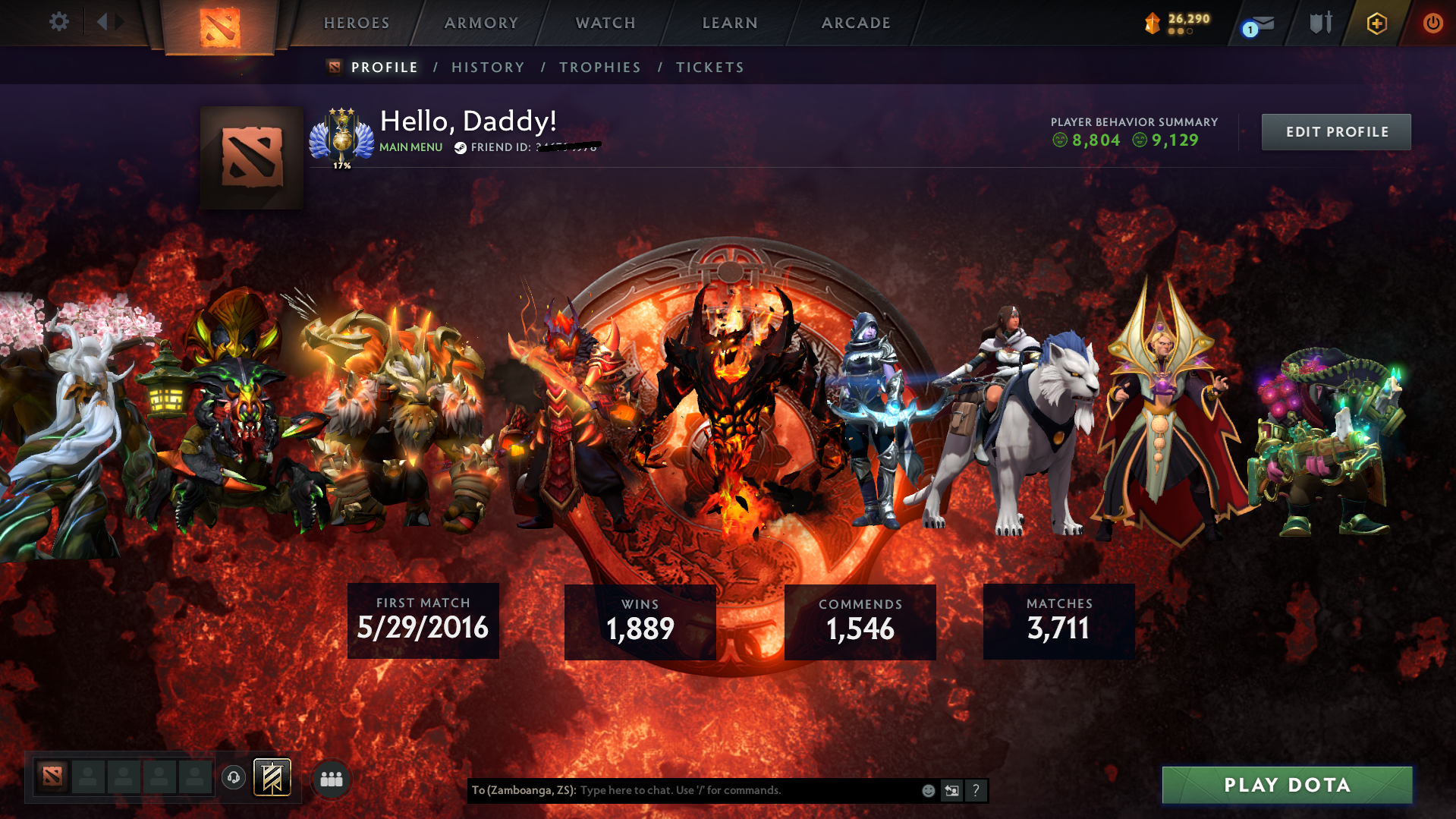This screenshot has width=1456, height=819.
Task: Open the TROPHIES tab
Action: point(599,67)
